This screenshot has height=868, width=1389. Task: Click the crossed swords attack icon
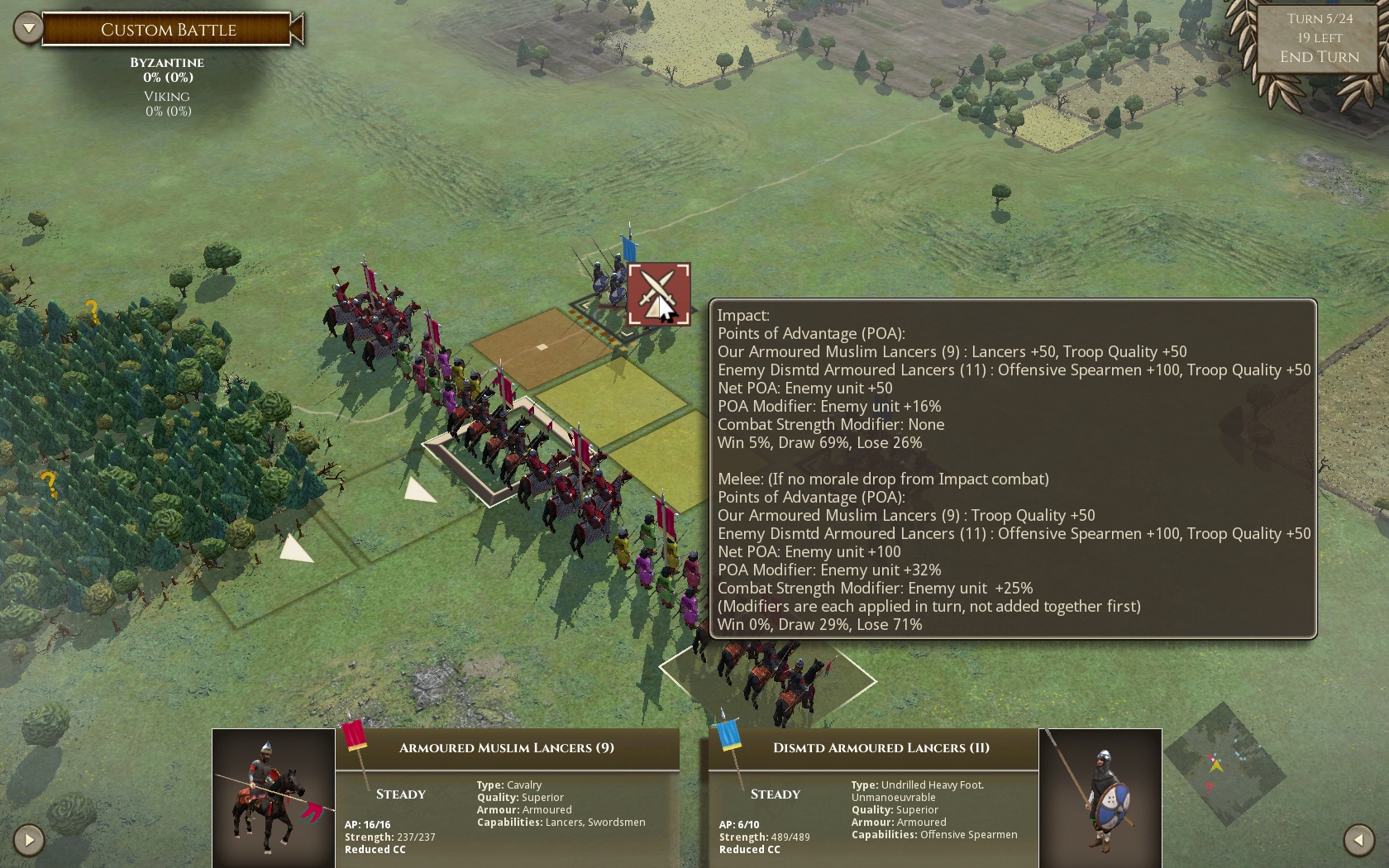(659, 295)
